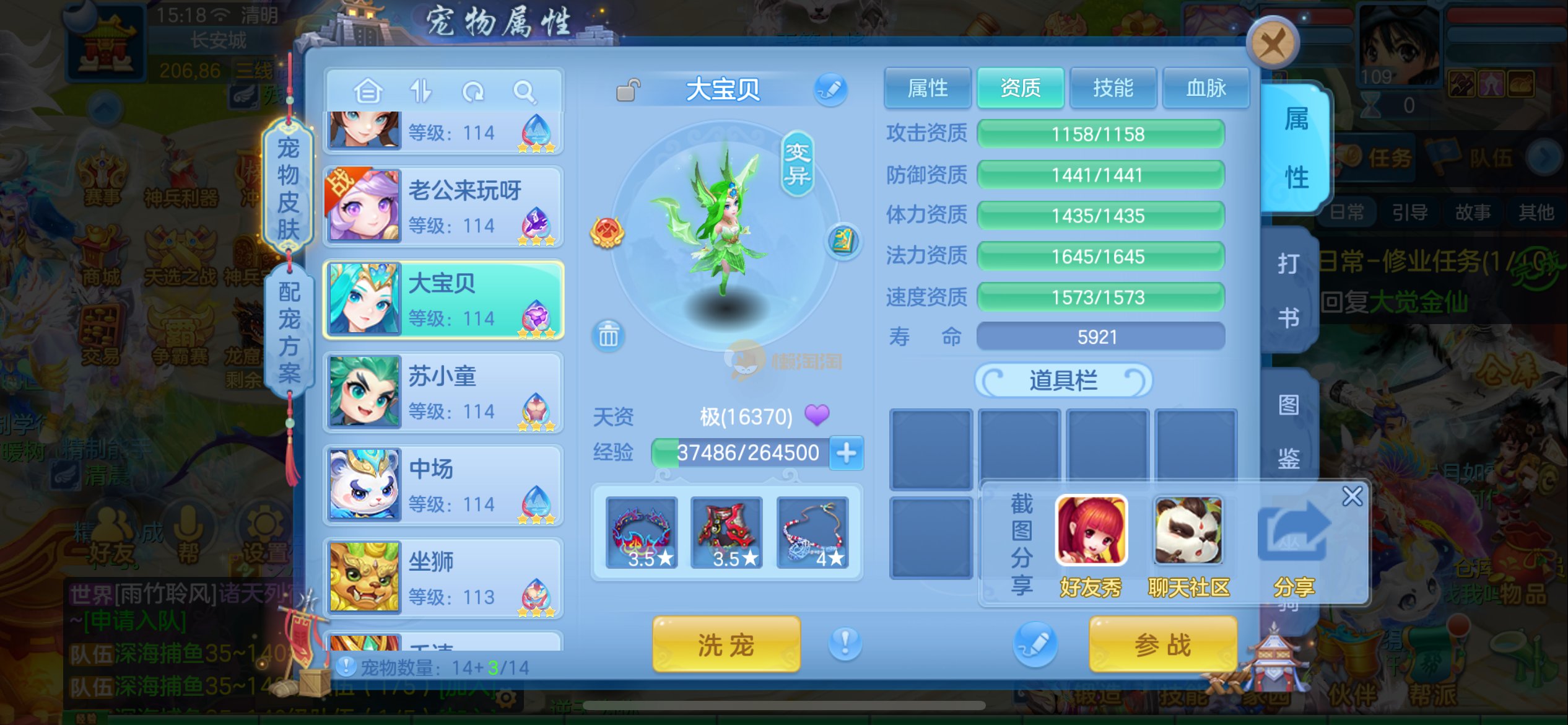
Task: Show the 血脉 bloodline tab
Action: click(1206, 89)
